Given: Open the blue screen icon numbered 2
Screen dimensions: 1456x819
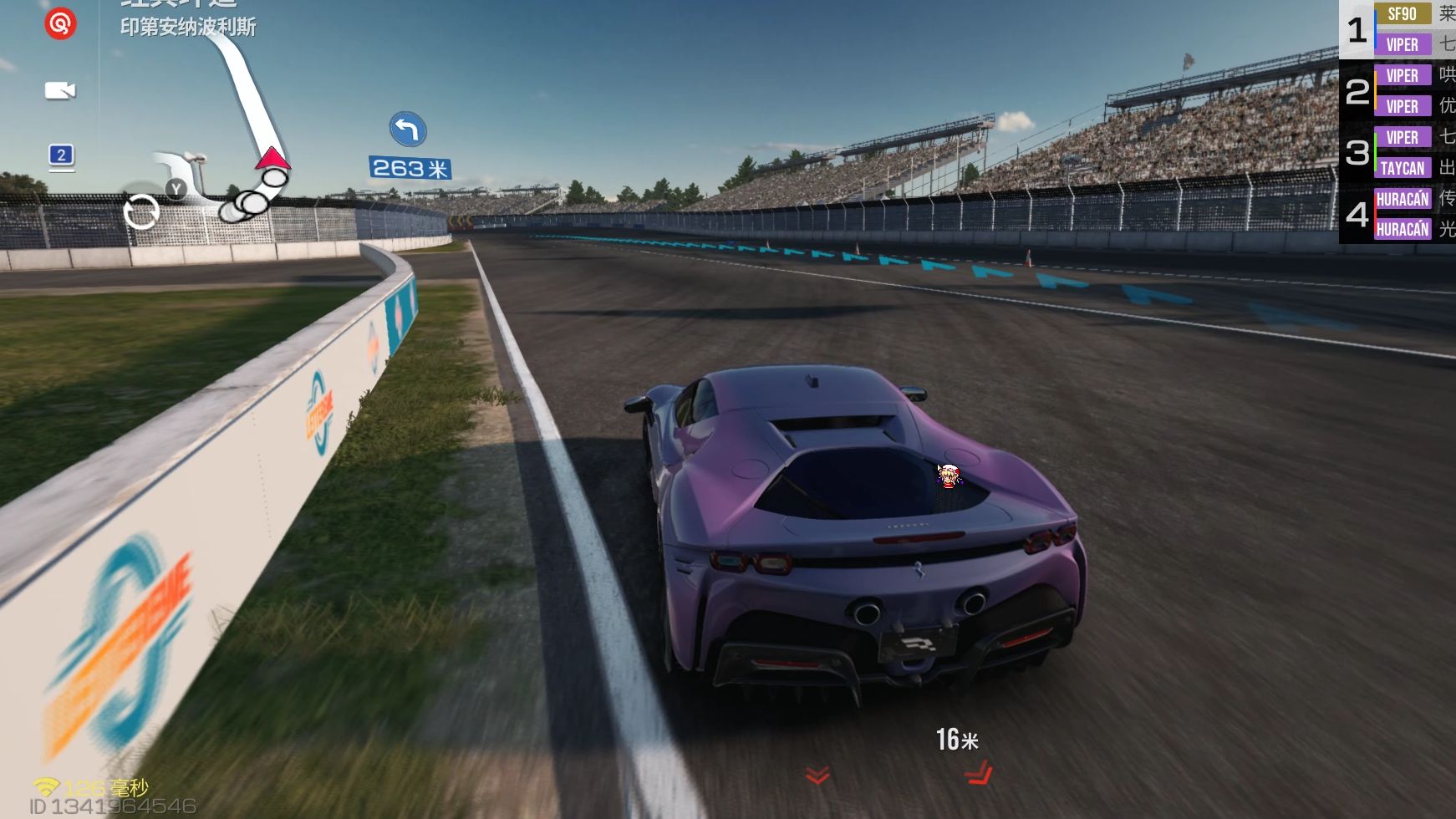Looking at the screenshot, I should tap(61, 155).
